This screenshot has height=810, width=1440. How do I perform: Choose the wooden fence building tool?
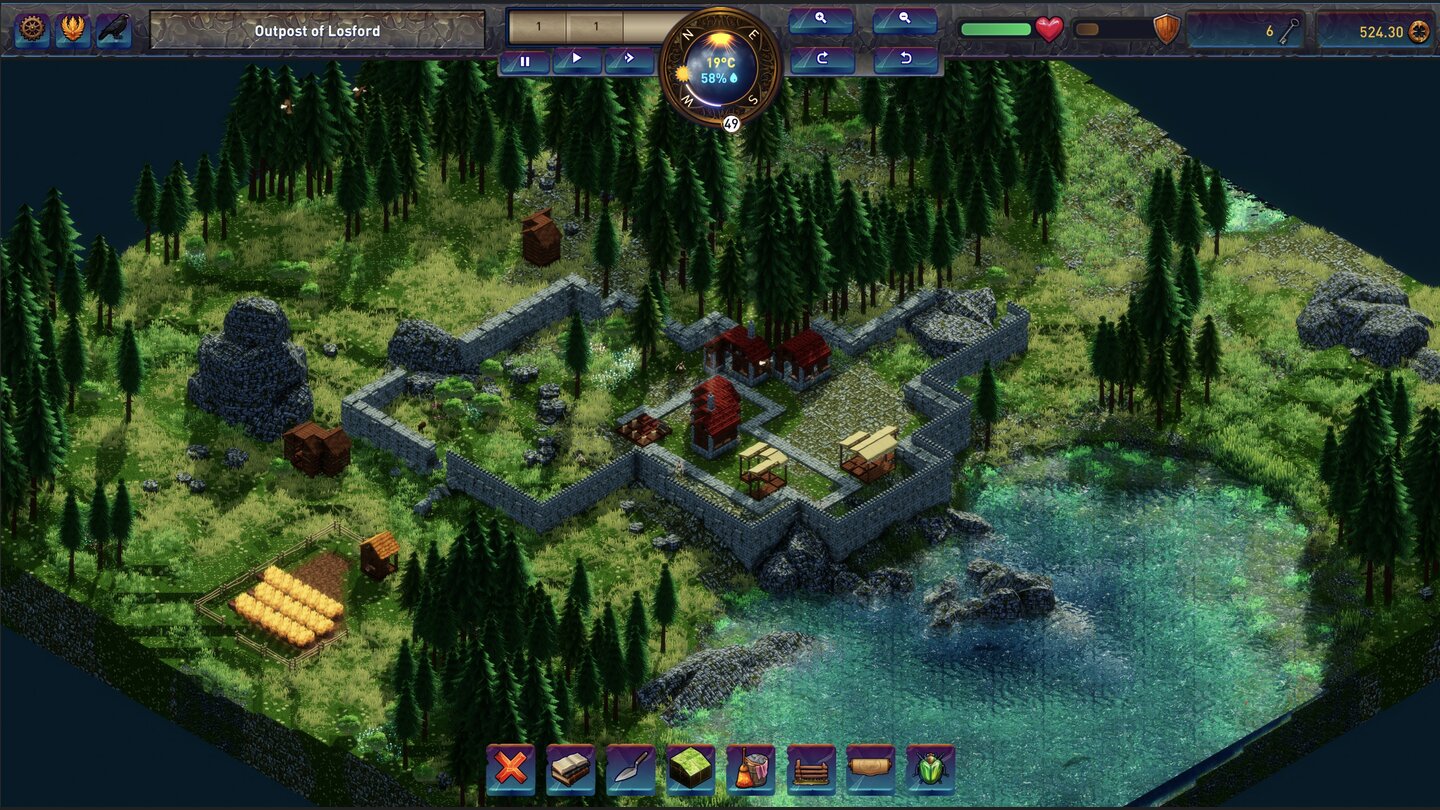coord(811,770)
